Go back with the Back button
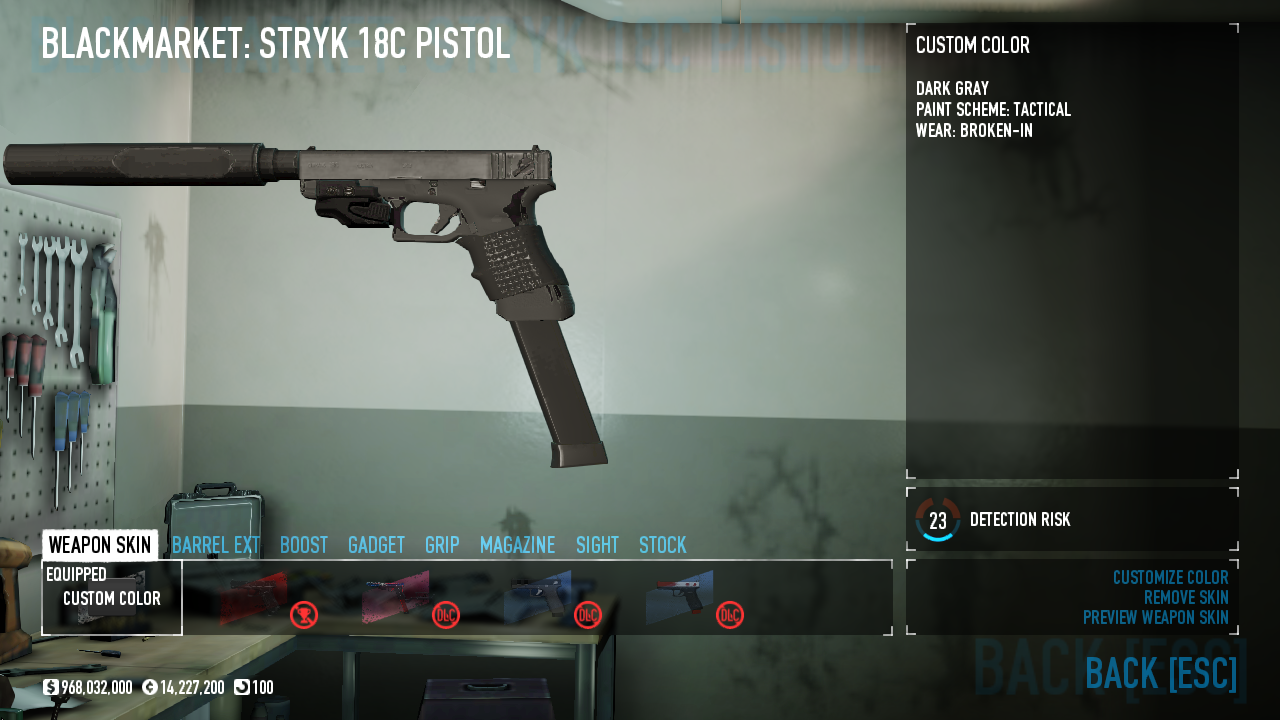This screenshot has width=1280, height=720. coord(1160,674)
